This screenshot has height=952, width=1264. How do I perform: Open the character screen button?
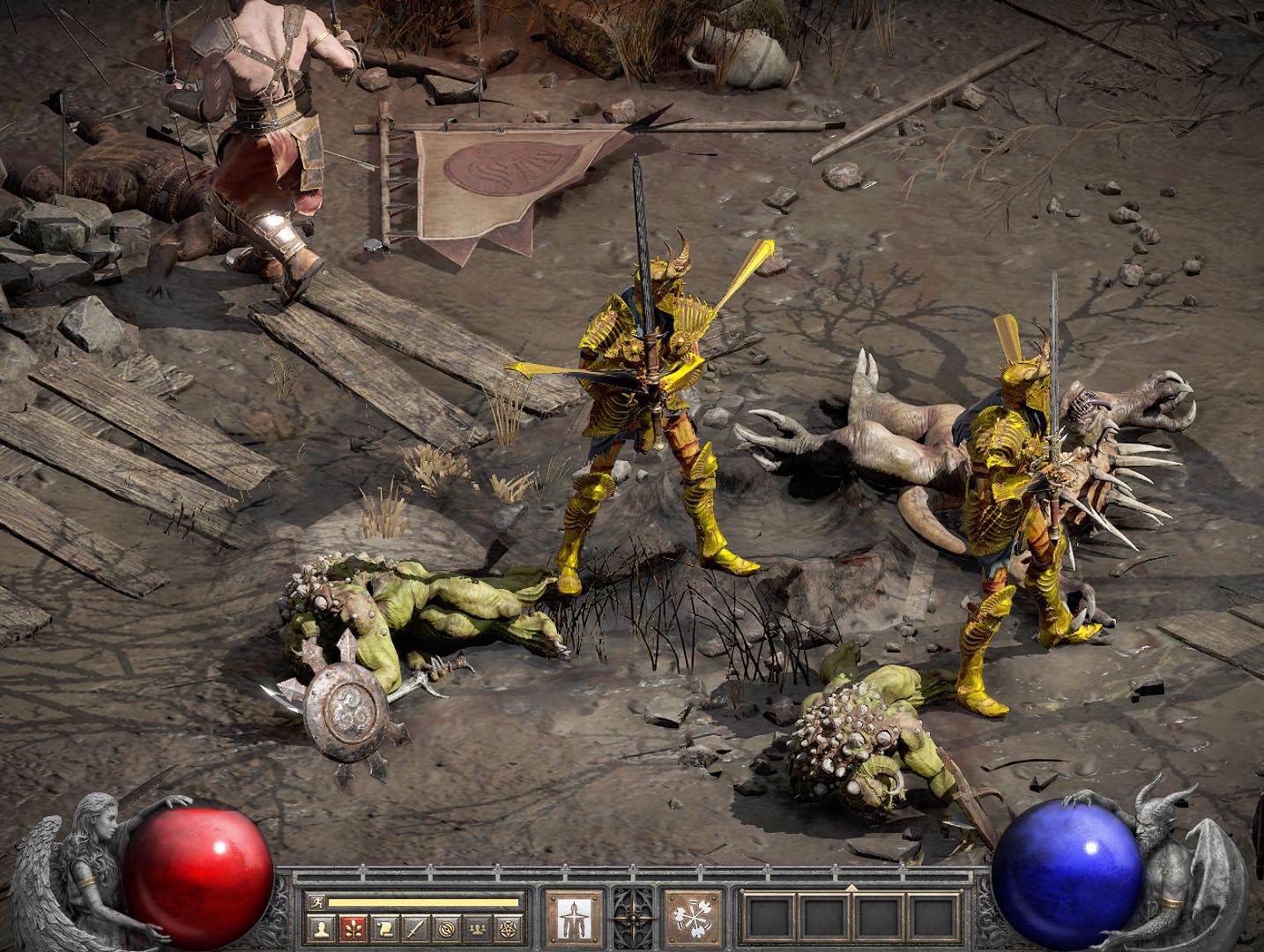pyautogui.click(x=322, y=927)
